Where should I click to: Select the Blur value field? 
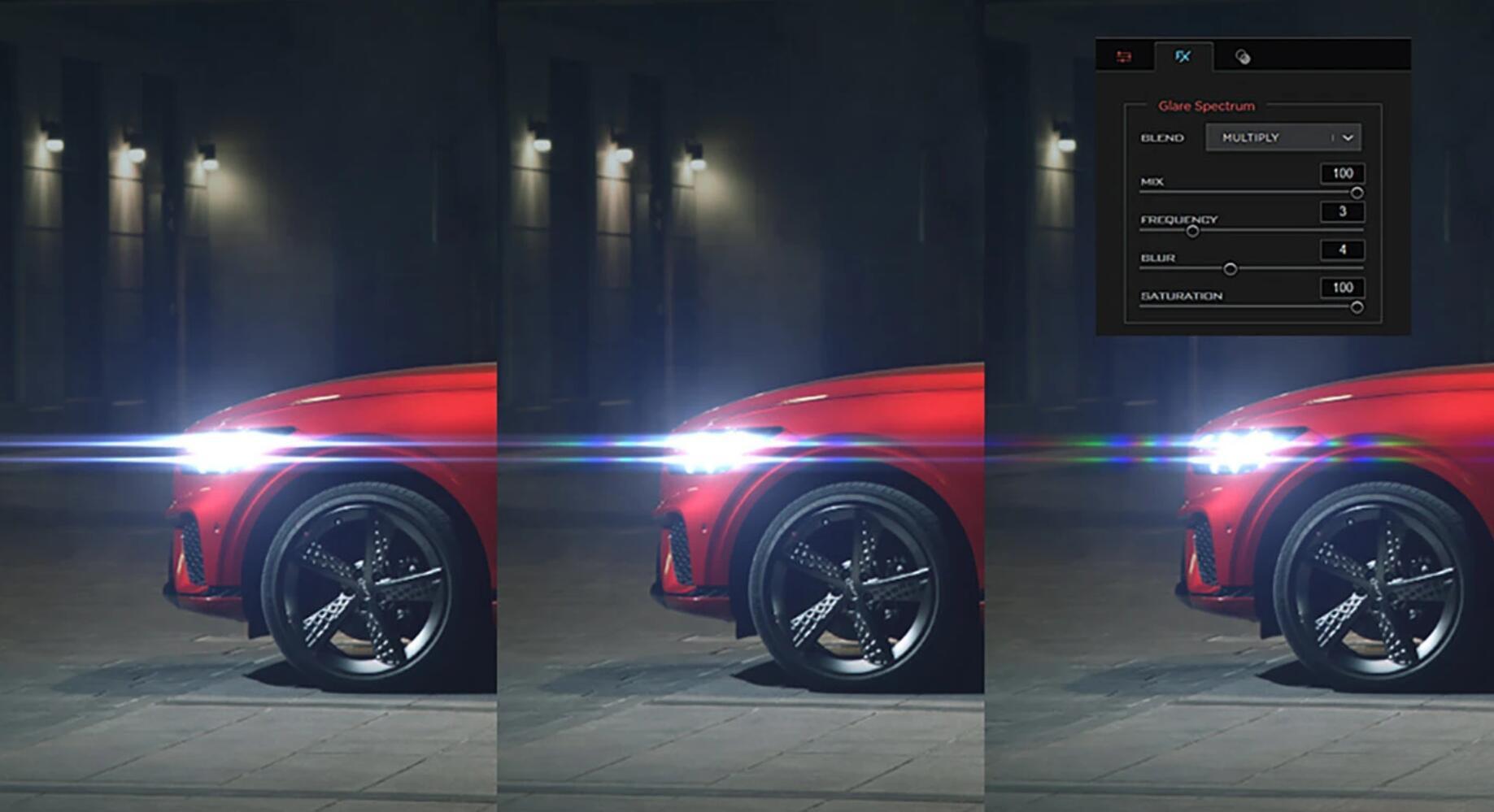coord(1342,250)
